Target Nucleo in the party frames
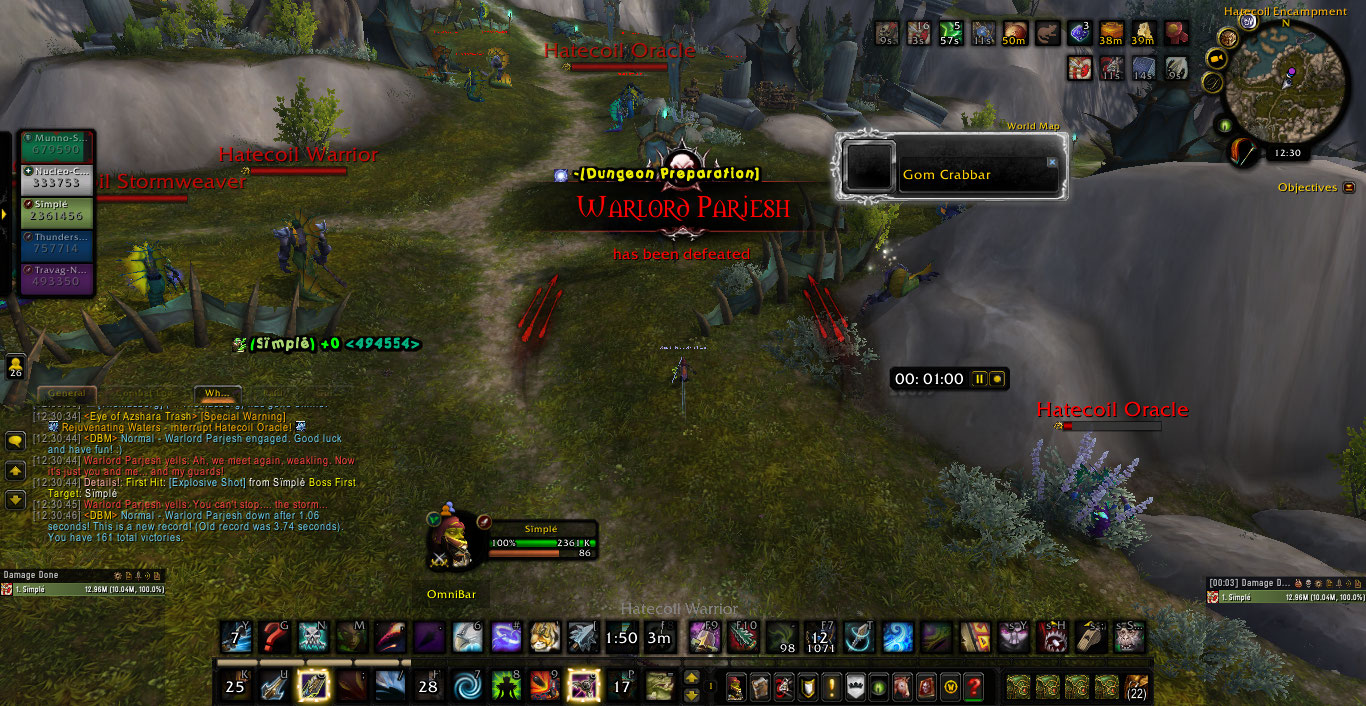The width and height of the screenshot is (1366, 706). 56,178
